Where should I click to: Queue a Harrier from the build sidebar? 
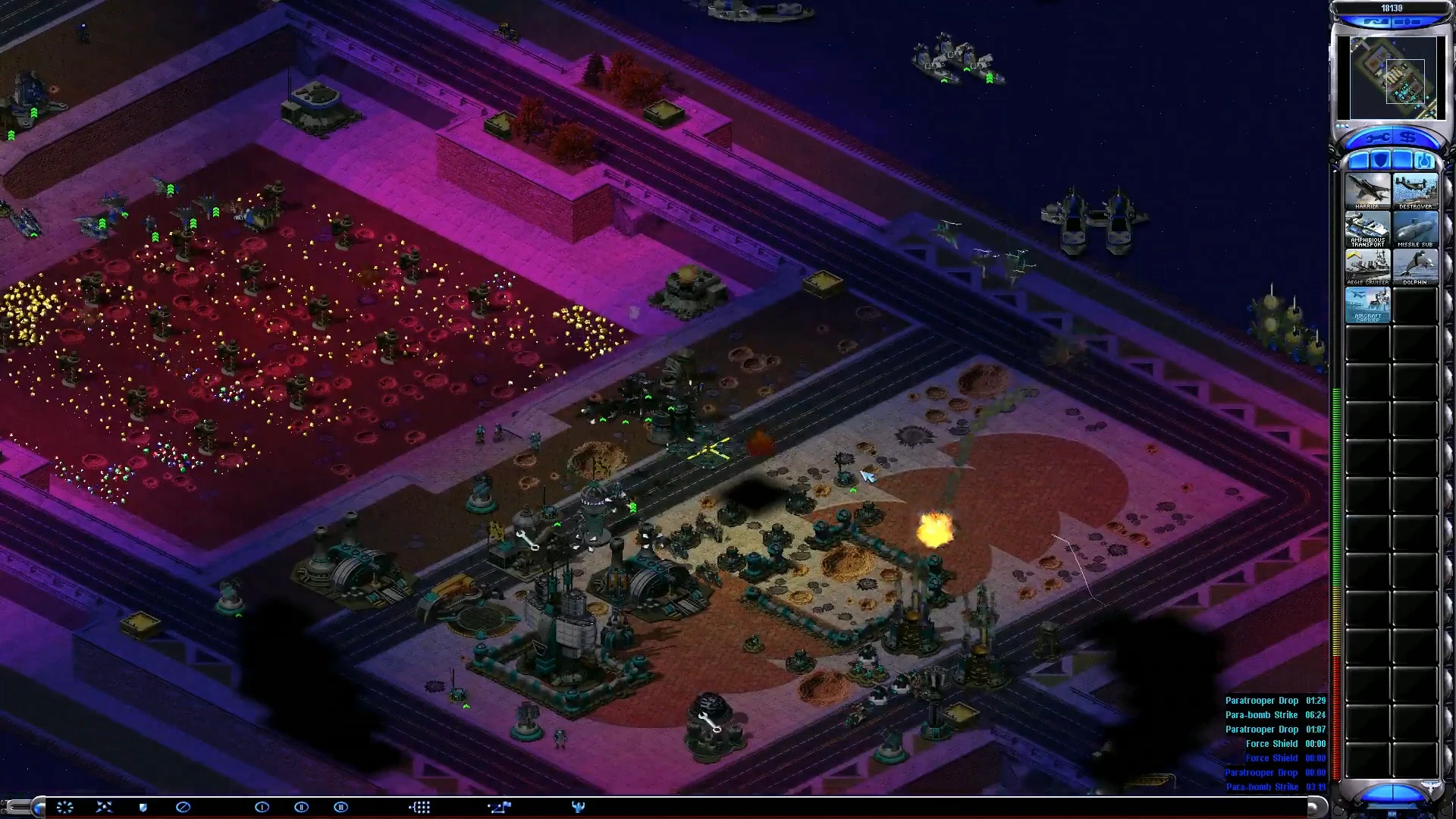pyautogui.click(x=1367, y=190)
